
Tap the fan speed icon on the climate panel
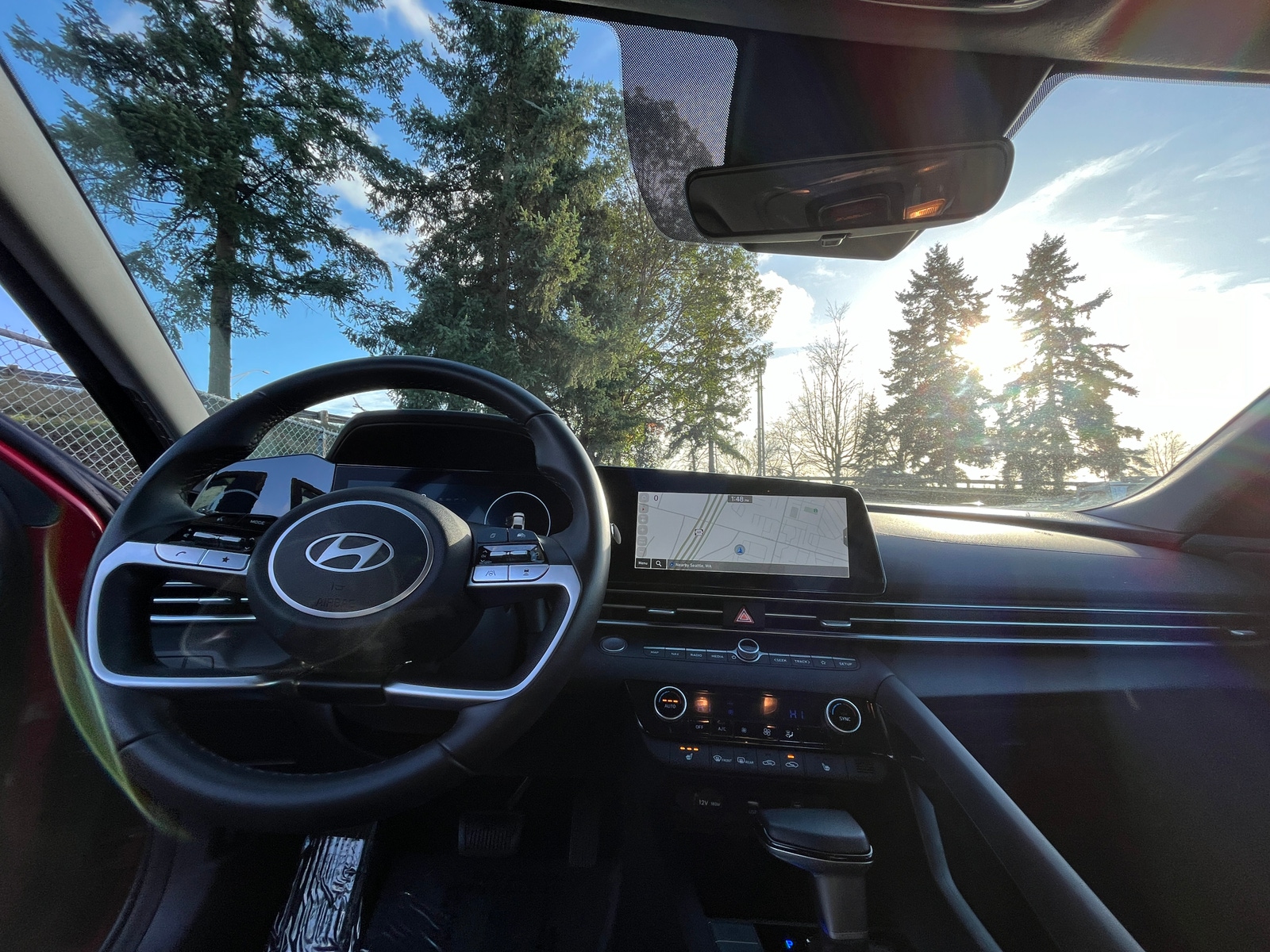click(x=768, y=732)
